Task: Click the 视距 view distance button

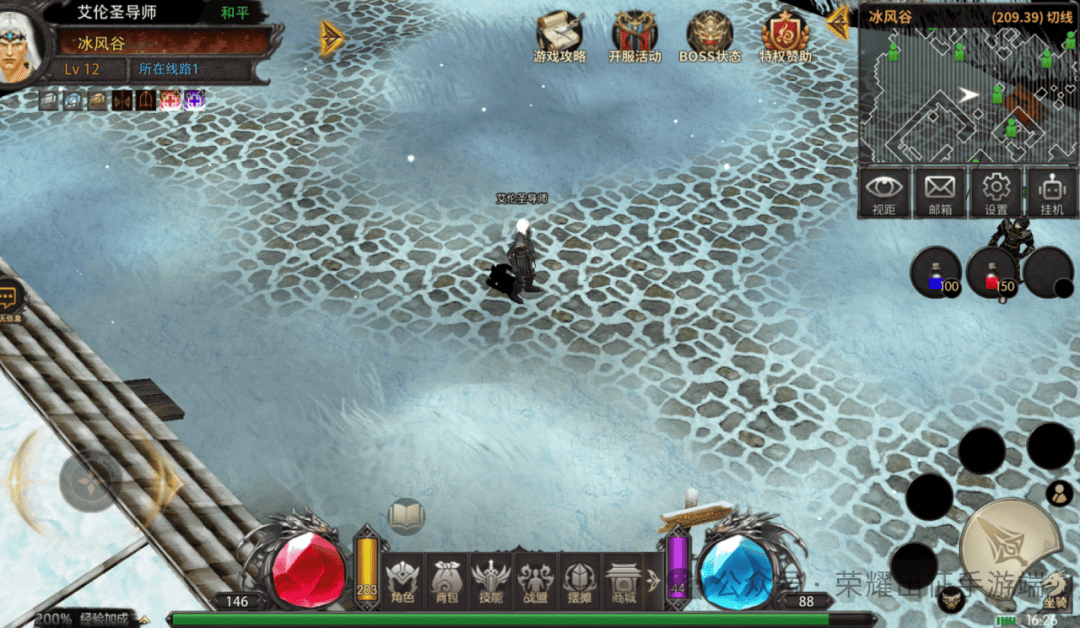Action: (x=884, y=192)
